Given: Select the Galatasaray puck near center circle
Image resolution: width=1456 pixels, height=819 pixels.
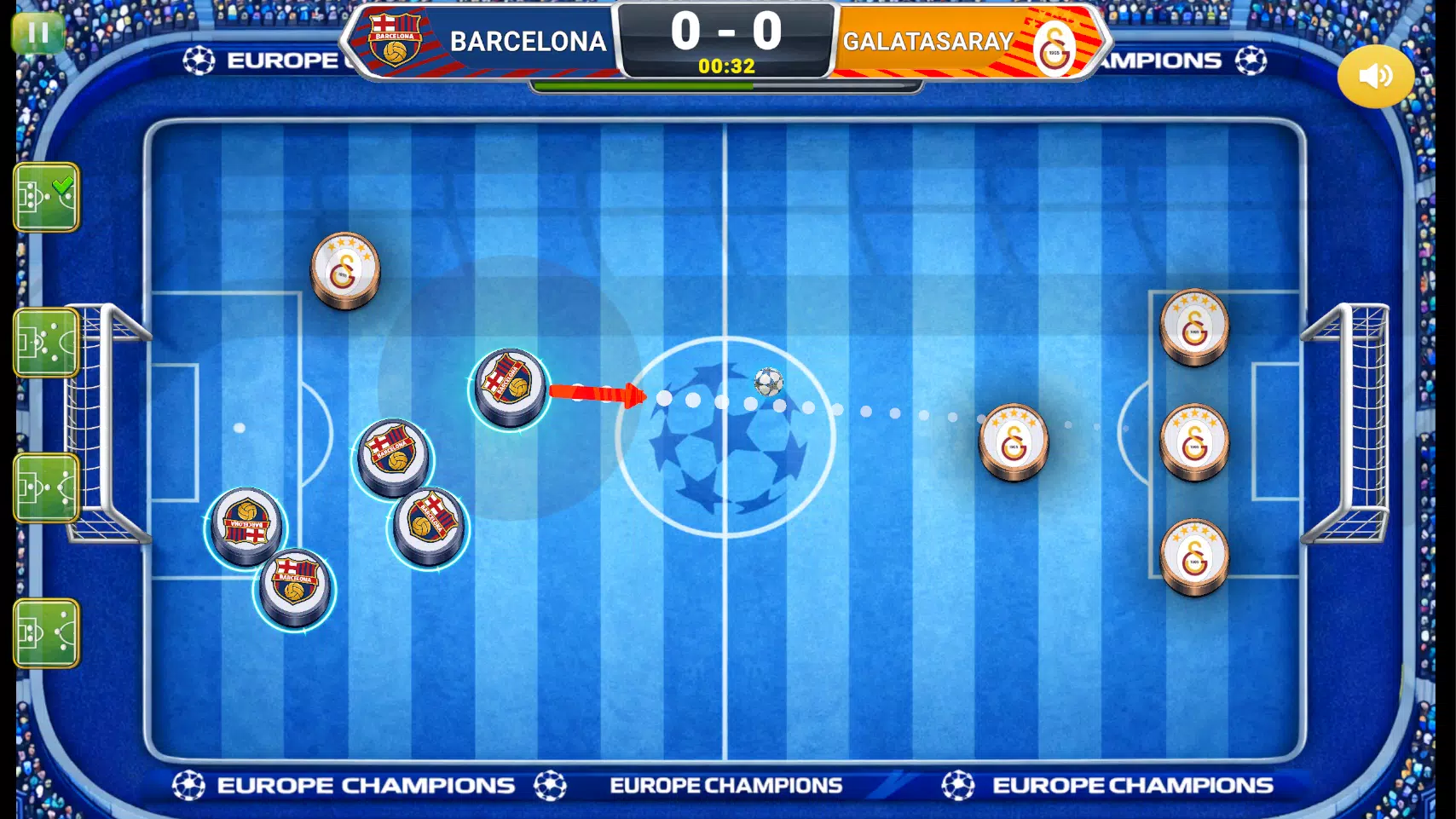Looking at the screenshot, I should [1014, 443].
